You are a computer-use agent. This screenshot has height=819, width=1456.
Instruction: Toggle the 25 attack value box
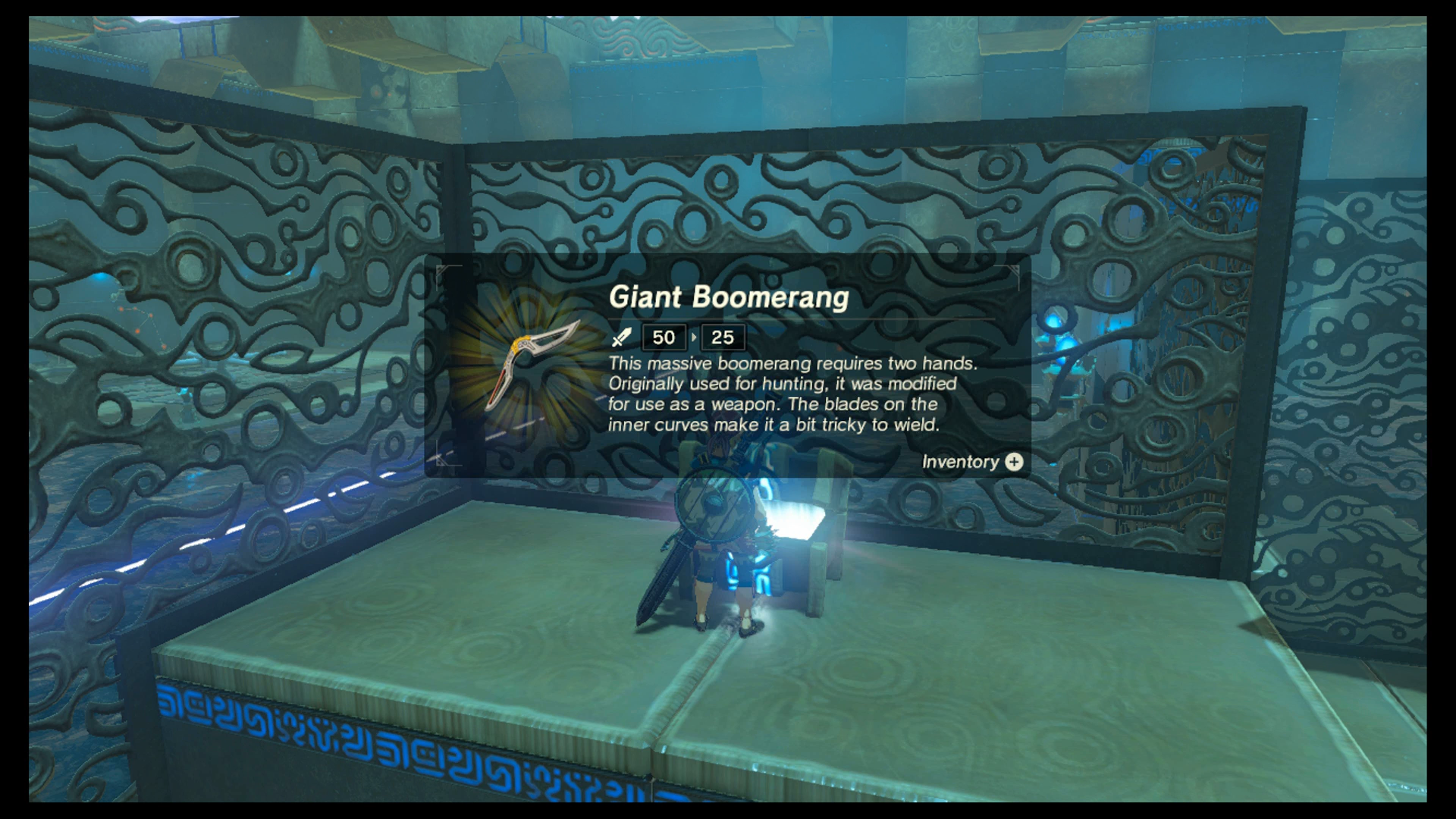click(x=723, y=337)
